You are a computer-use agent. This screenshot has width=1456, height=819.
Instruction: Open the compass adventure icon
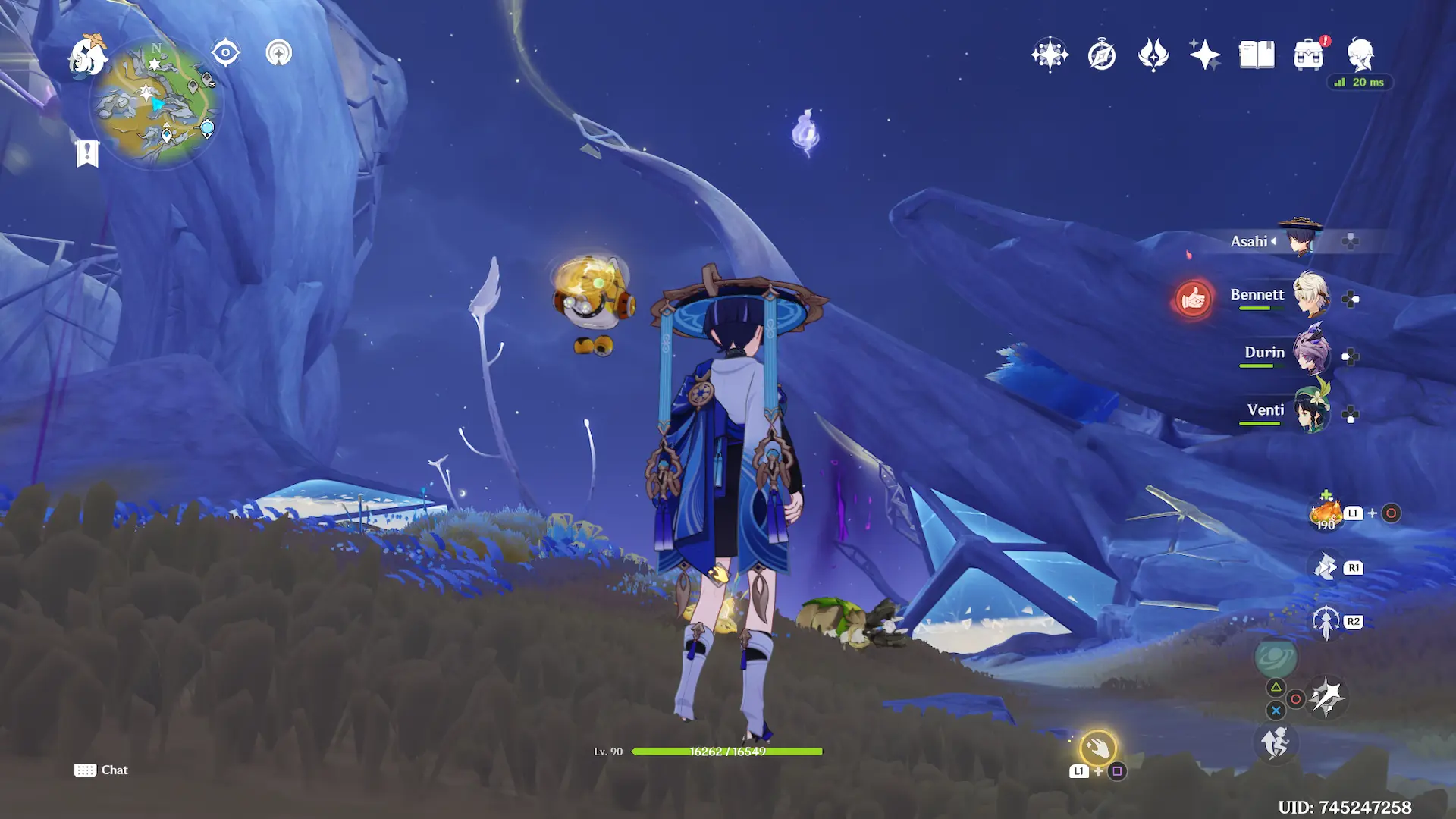(1101, 55)
